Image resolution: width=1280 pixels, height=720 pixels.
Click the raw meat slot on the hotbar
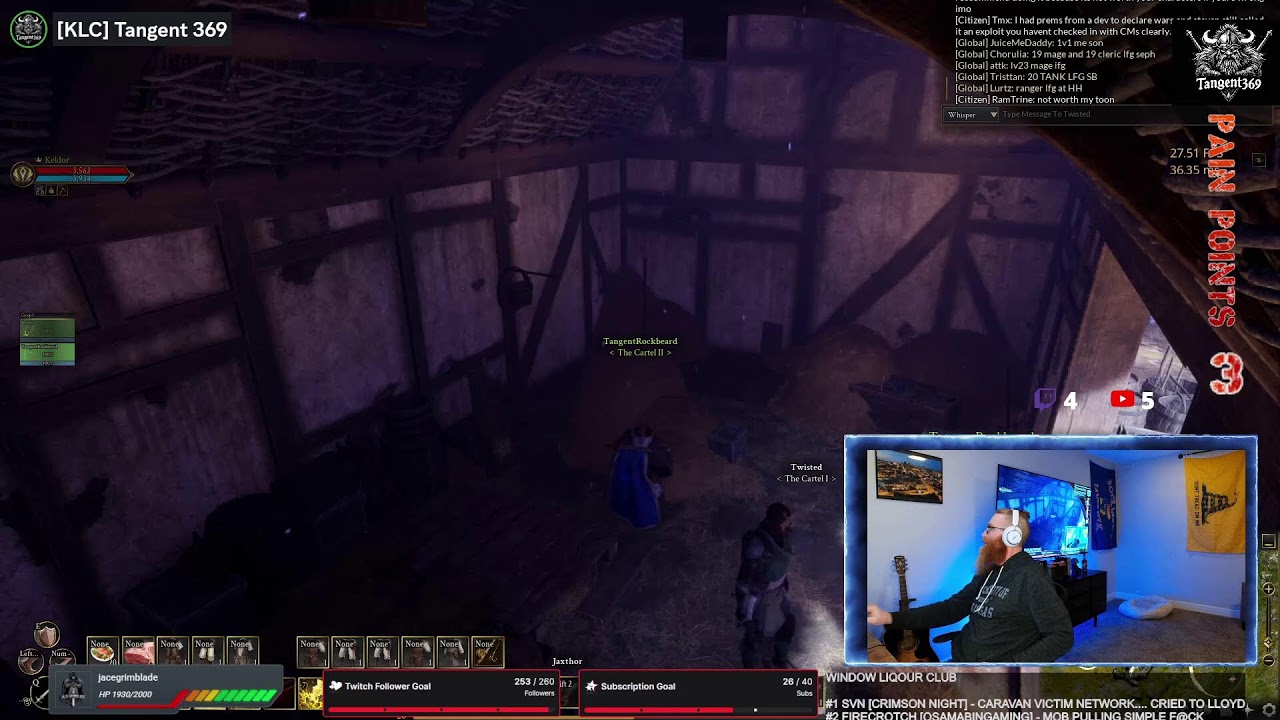[137, 650]
